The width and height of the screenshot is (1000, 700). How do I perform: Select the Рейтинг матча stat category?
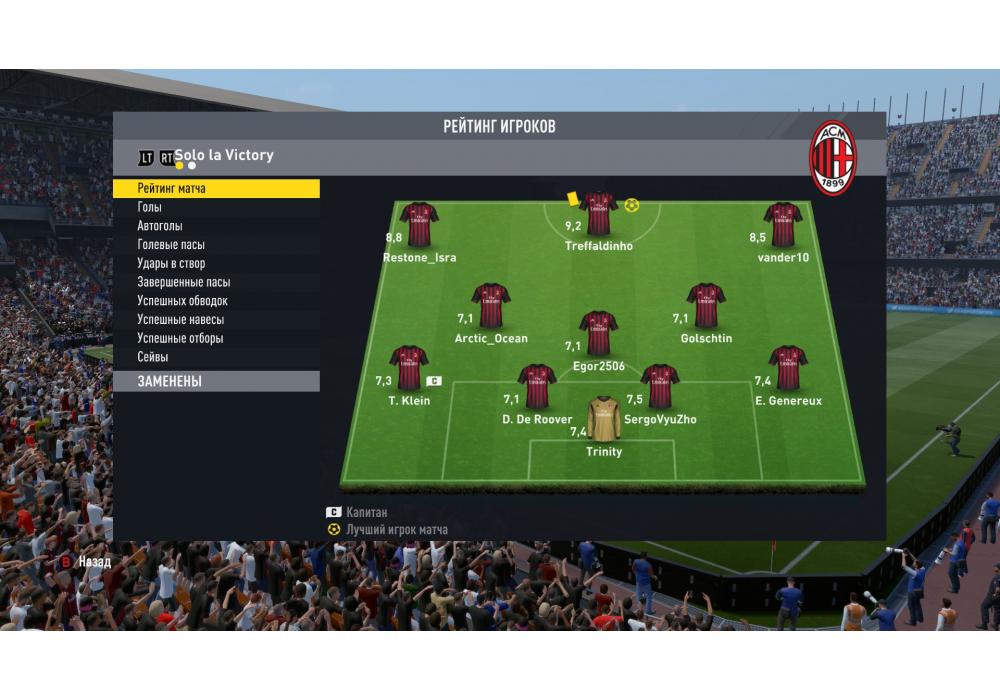coord(215,188)
